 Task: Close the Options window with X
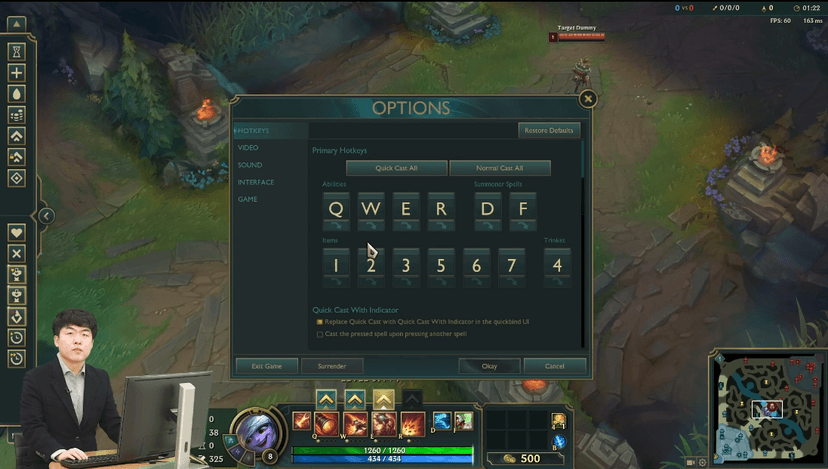(x=588, y=98)
